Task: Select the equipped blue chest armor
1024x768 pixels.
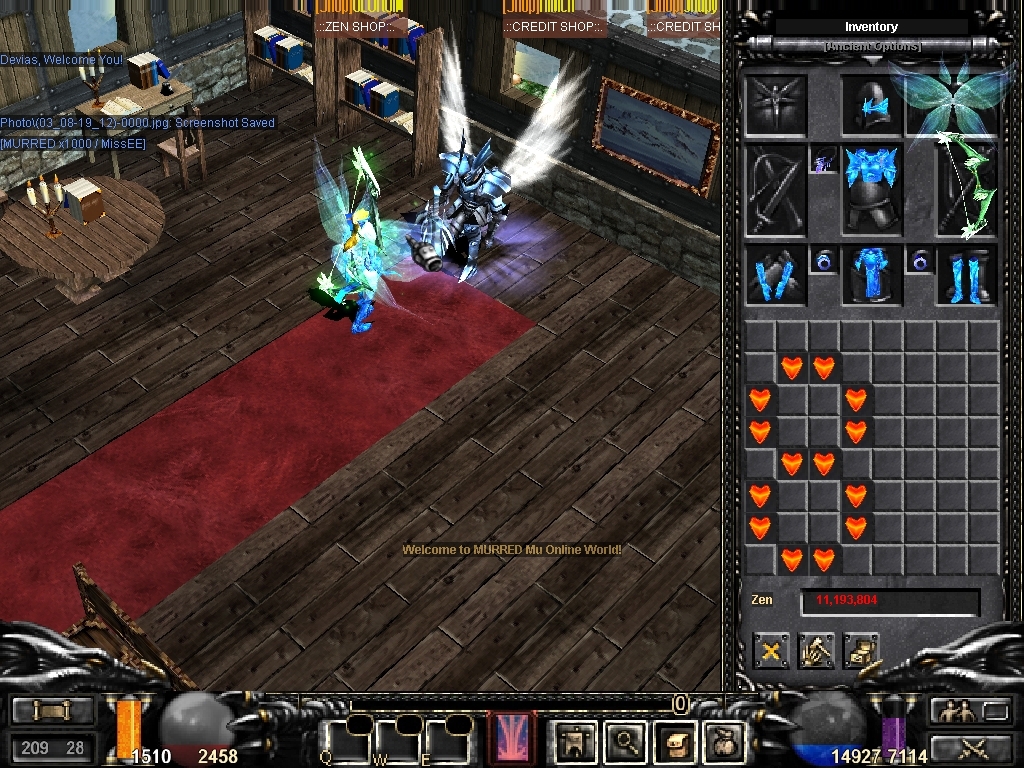Action: (872, 189)
